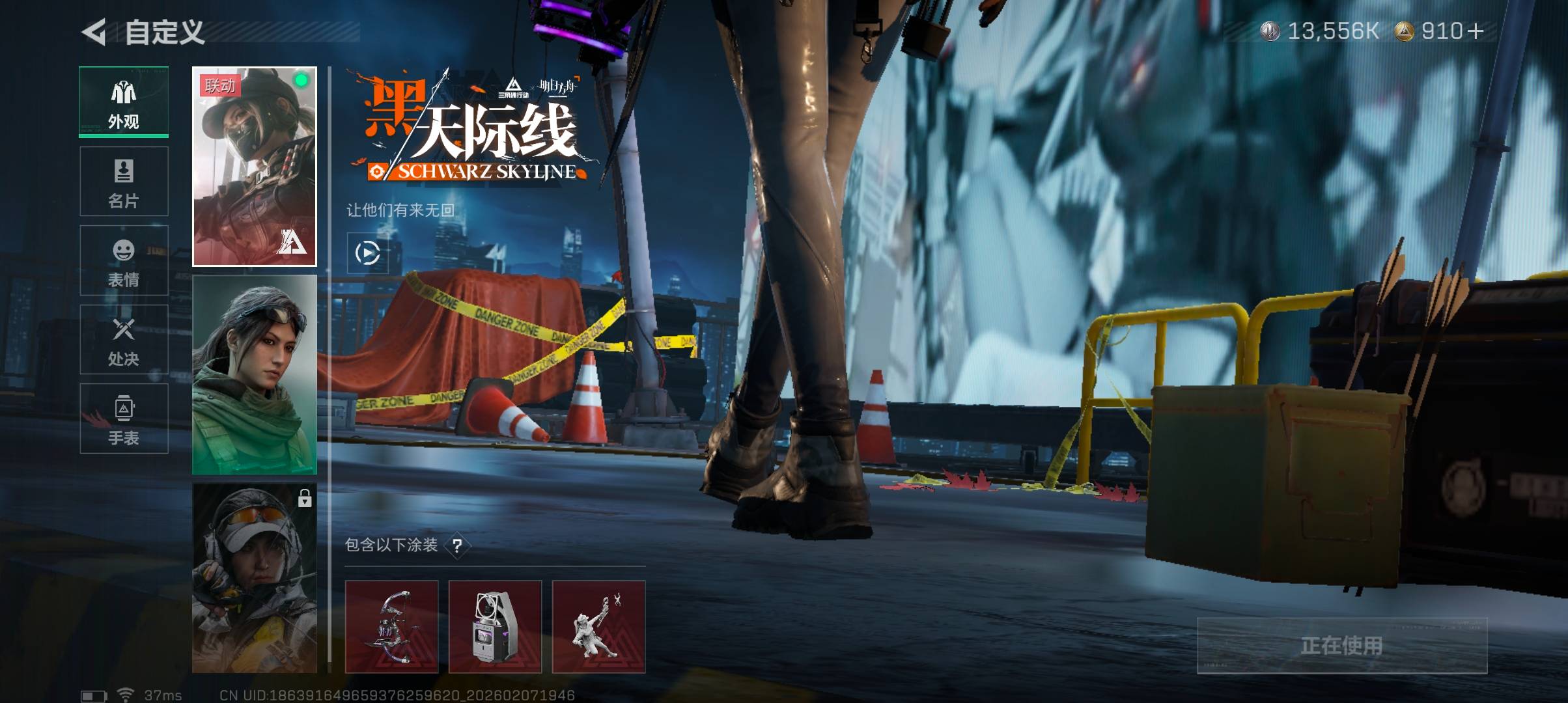Go back using the arrow beside 自定义
This screenshot has height=703, width=1568.
[x=94, y=32]
